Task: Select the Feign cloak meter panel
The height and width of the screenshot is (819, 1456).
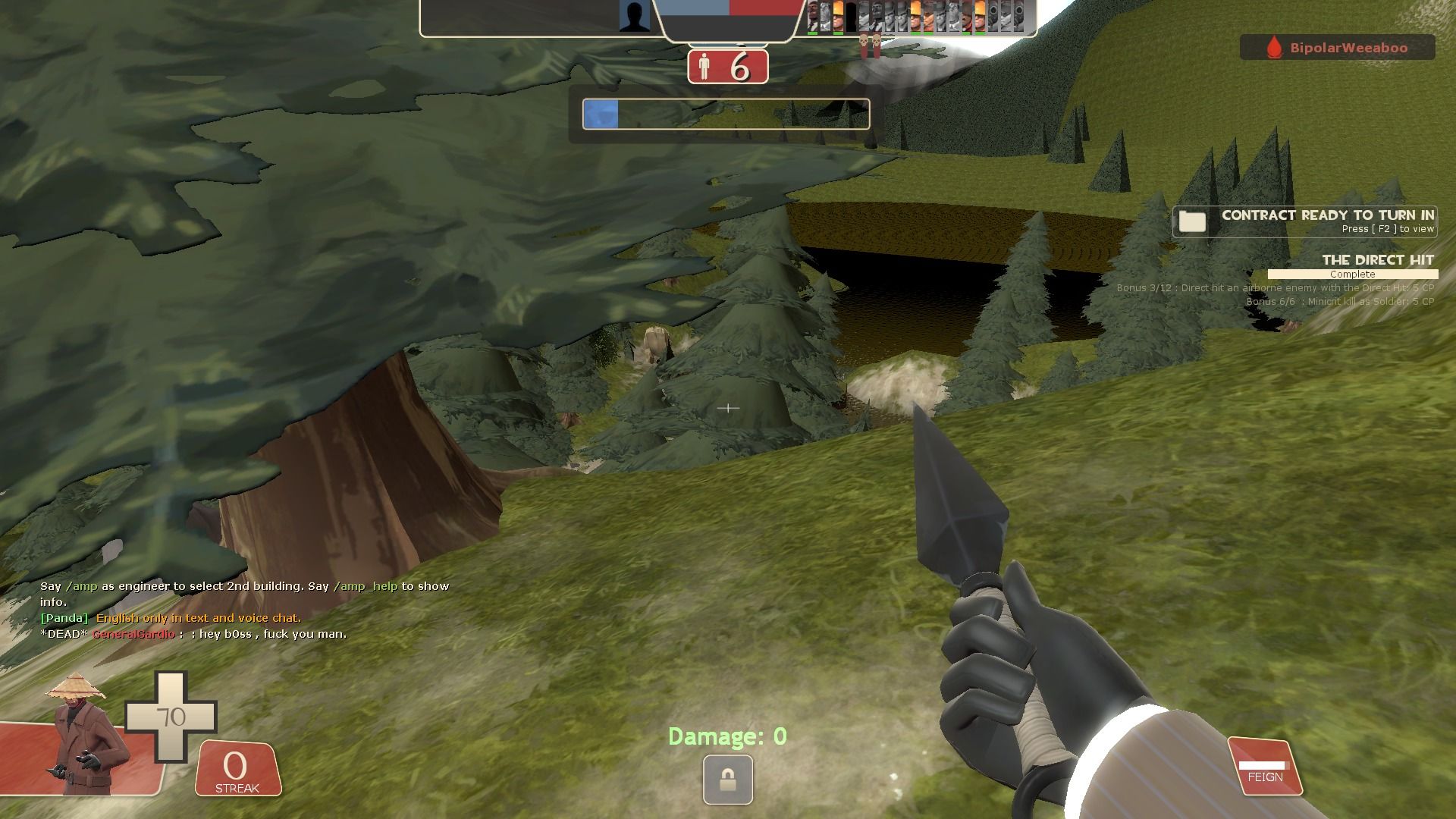Action: click(x=1265, y=767)
